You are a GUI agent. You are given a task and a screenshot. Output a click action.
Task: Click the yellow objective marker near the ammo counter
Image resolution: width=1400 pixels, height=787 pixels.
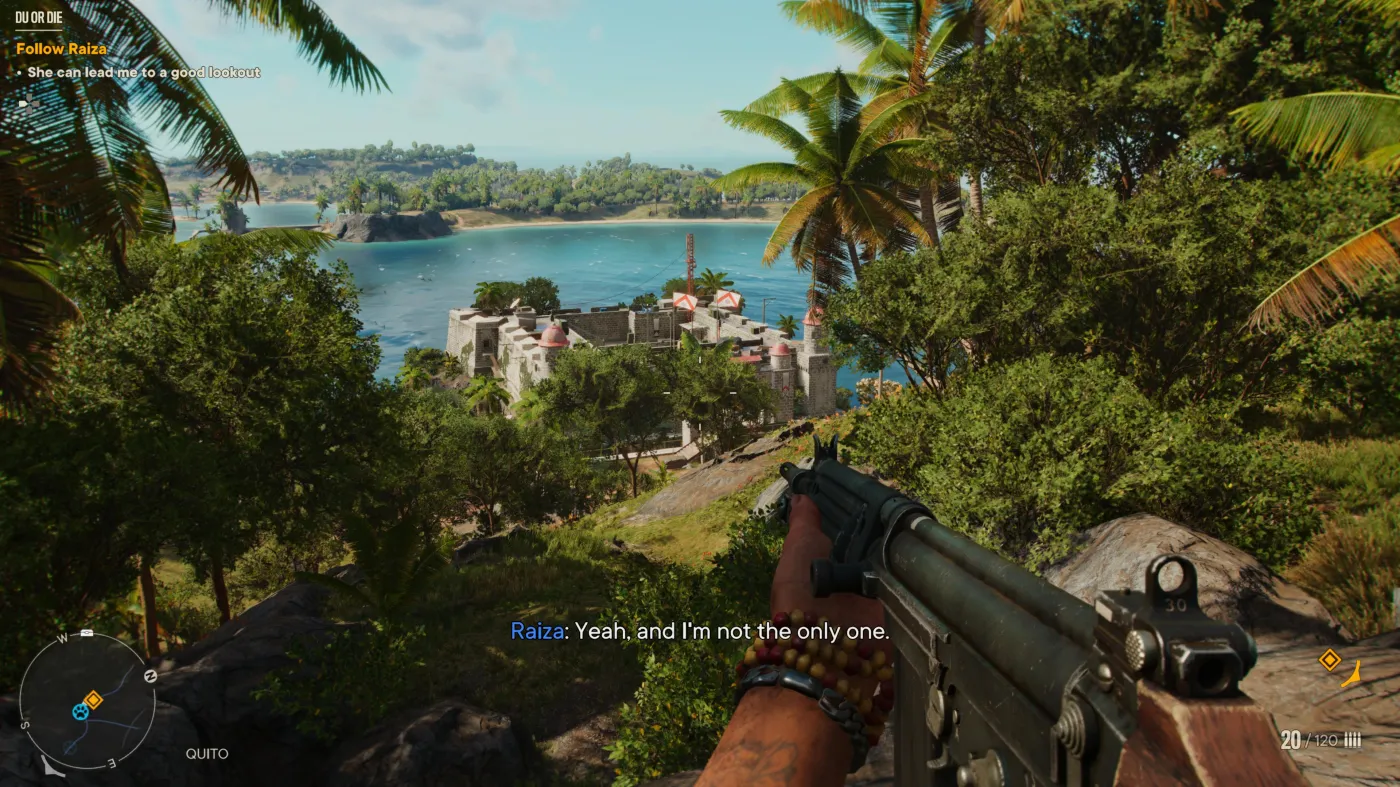coord(1329,659)
